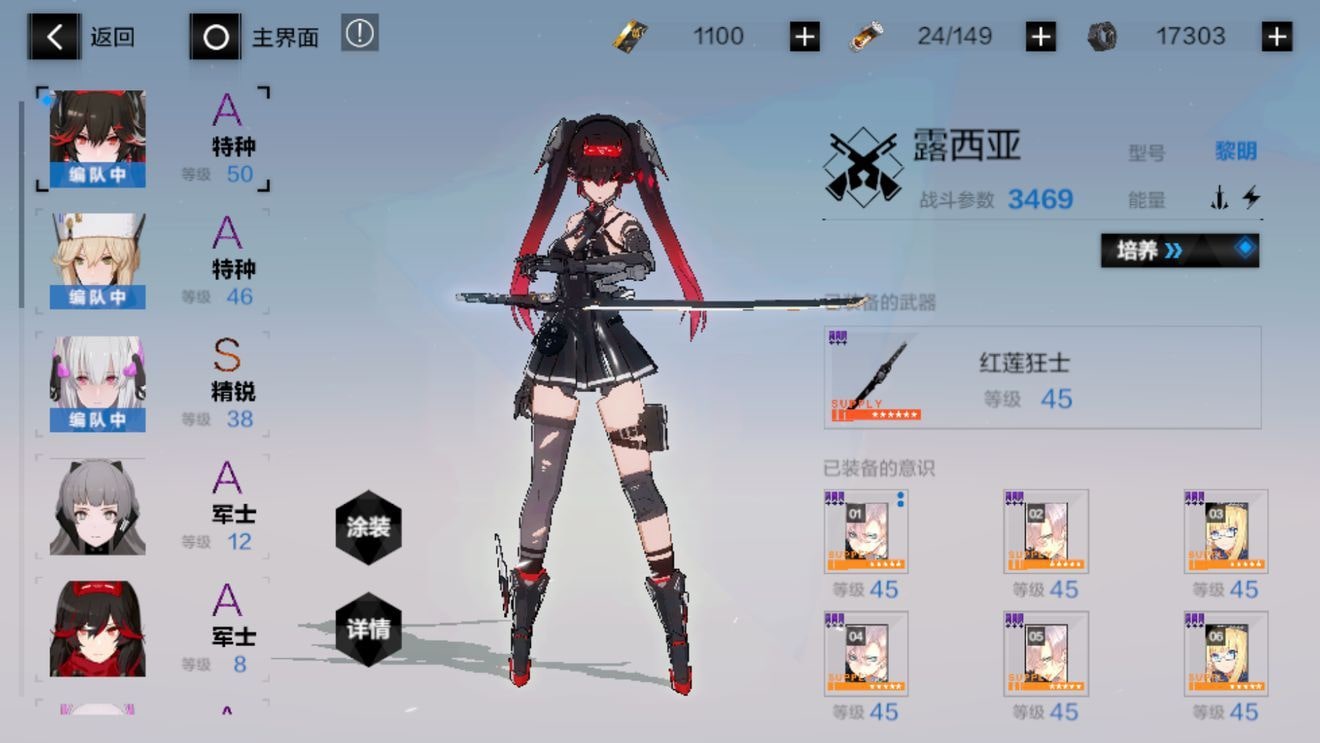View character 详情 details
1320x743 pixels.
[x=368, y=630]
